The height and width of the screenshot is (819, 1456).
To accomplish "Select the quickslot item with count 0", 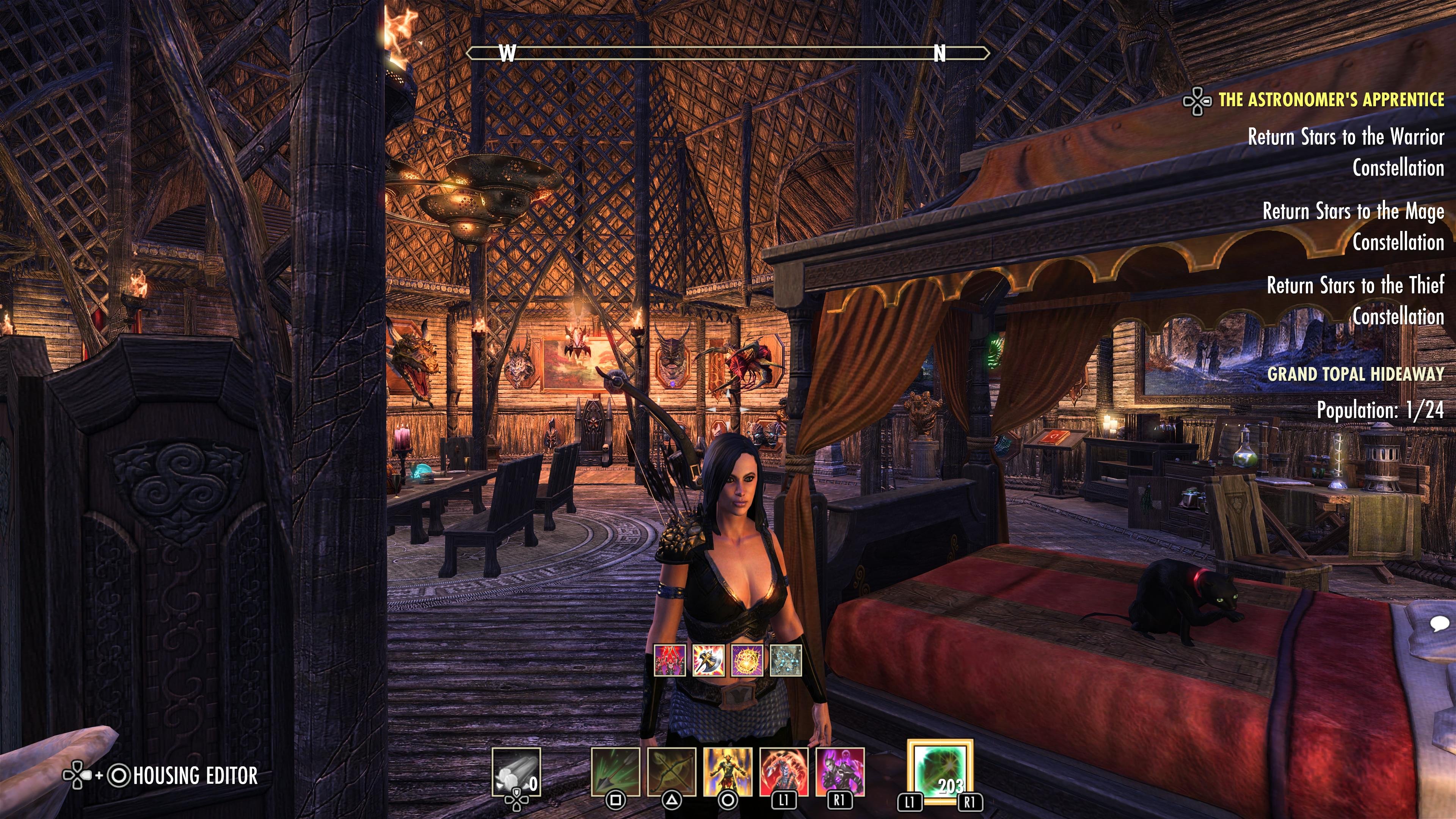I will (x=516, y=772).
